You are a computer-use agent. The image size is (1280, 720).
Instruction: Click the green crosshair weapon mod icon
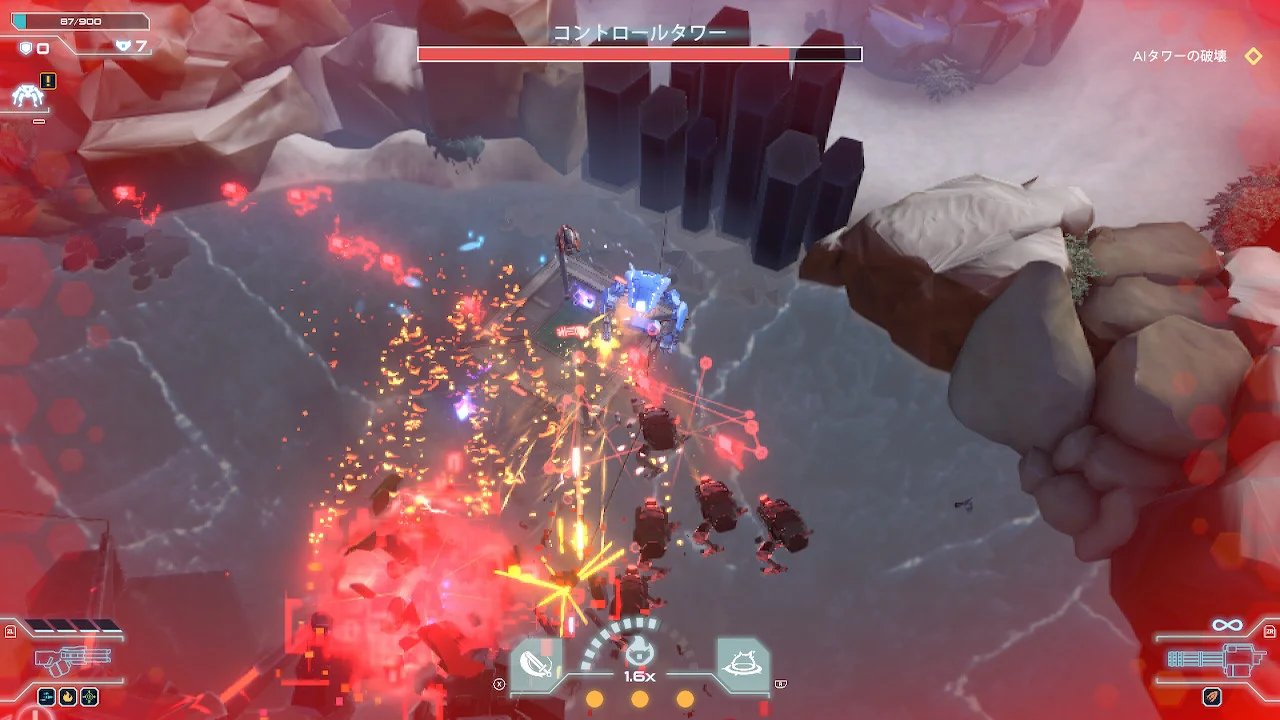90,696
